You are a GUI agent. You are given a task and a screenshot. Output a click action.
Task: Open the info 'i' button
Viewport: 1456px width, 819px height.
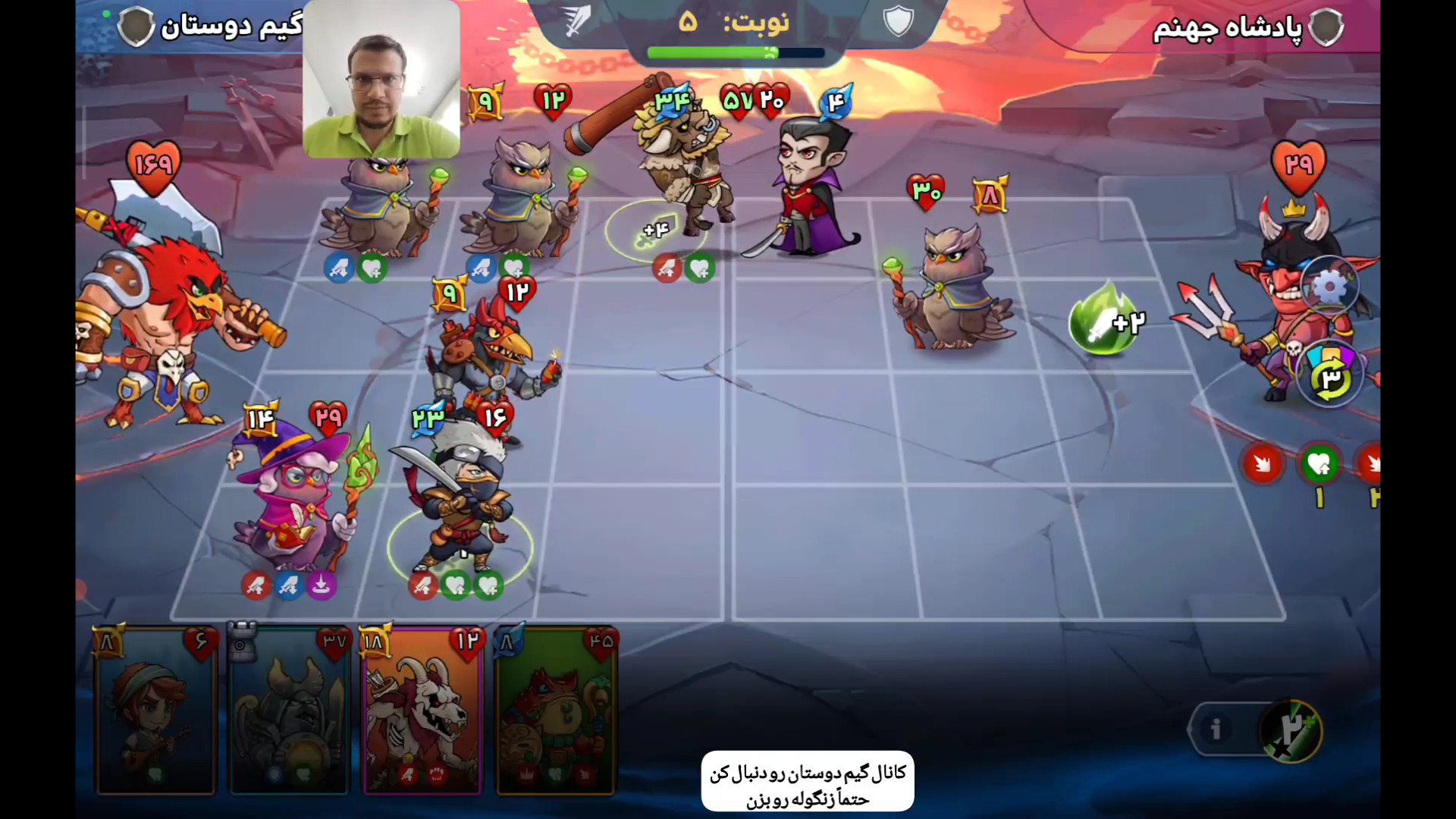[x=1216, y=729]
